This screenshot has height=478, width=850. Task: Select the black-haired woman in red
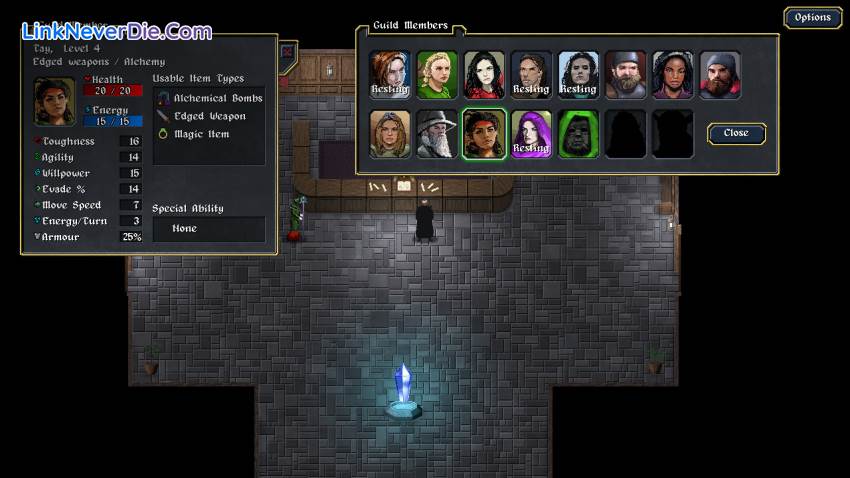coord(484,75)
